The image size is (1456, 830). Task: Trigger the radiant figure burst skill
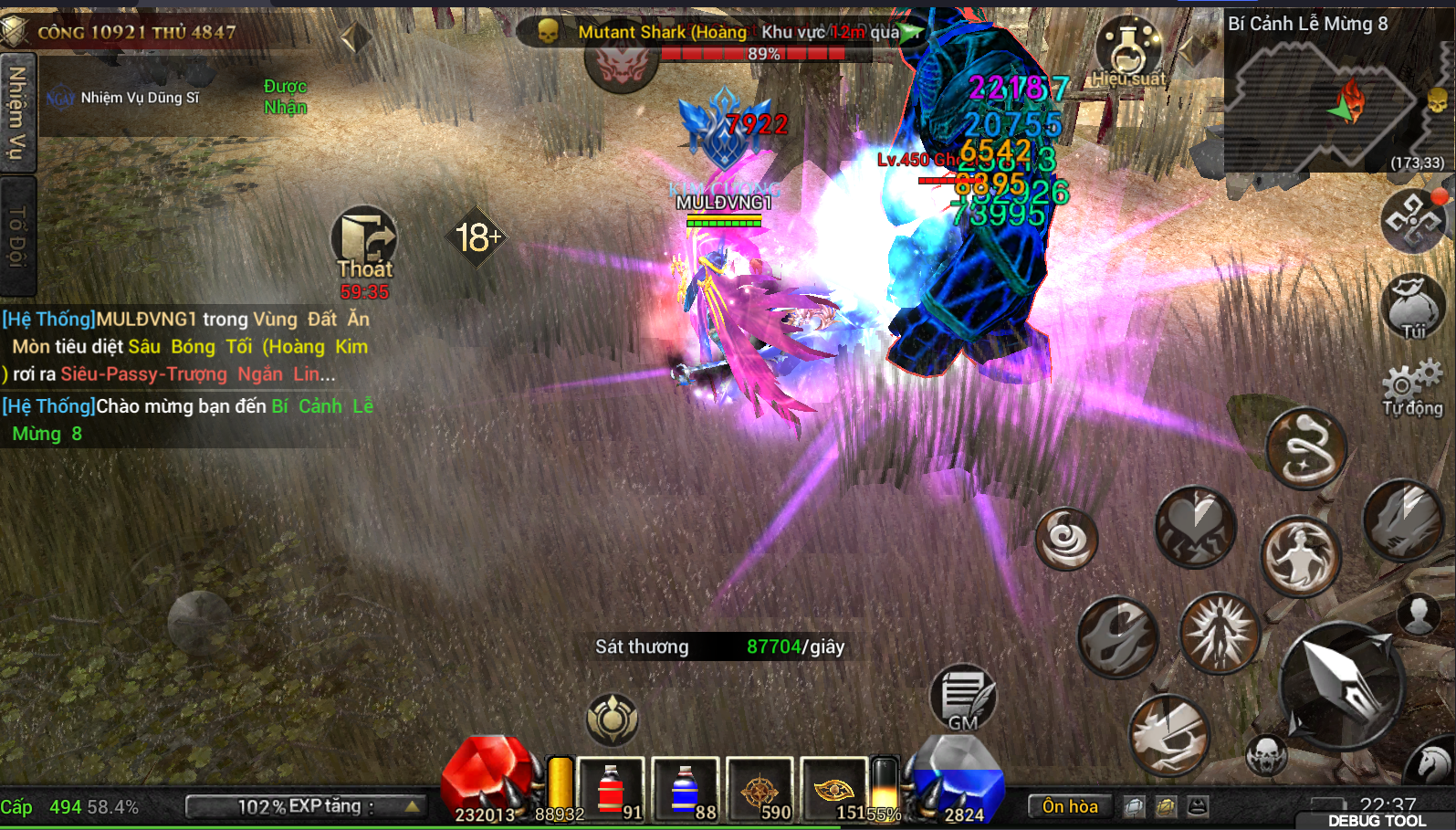[1220, 632]
